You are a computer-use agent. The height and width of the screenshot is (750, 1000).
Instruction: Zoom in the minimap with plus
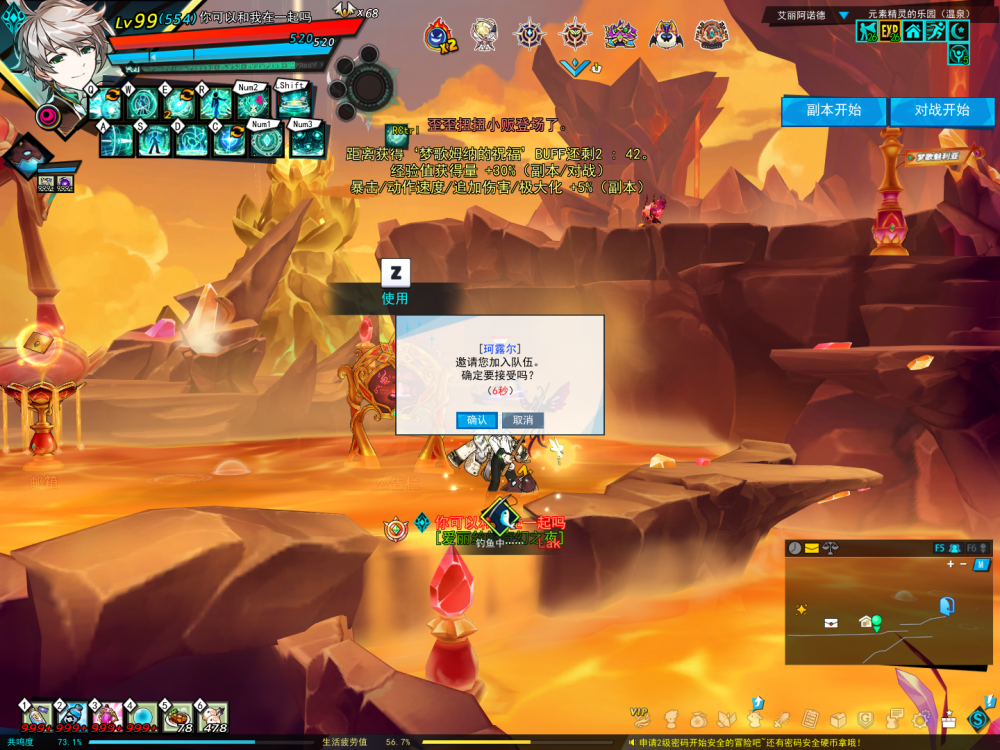coord(950,564)
